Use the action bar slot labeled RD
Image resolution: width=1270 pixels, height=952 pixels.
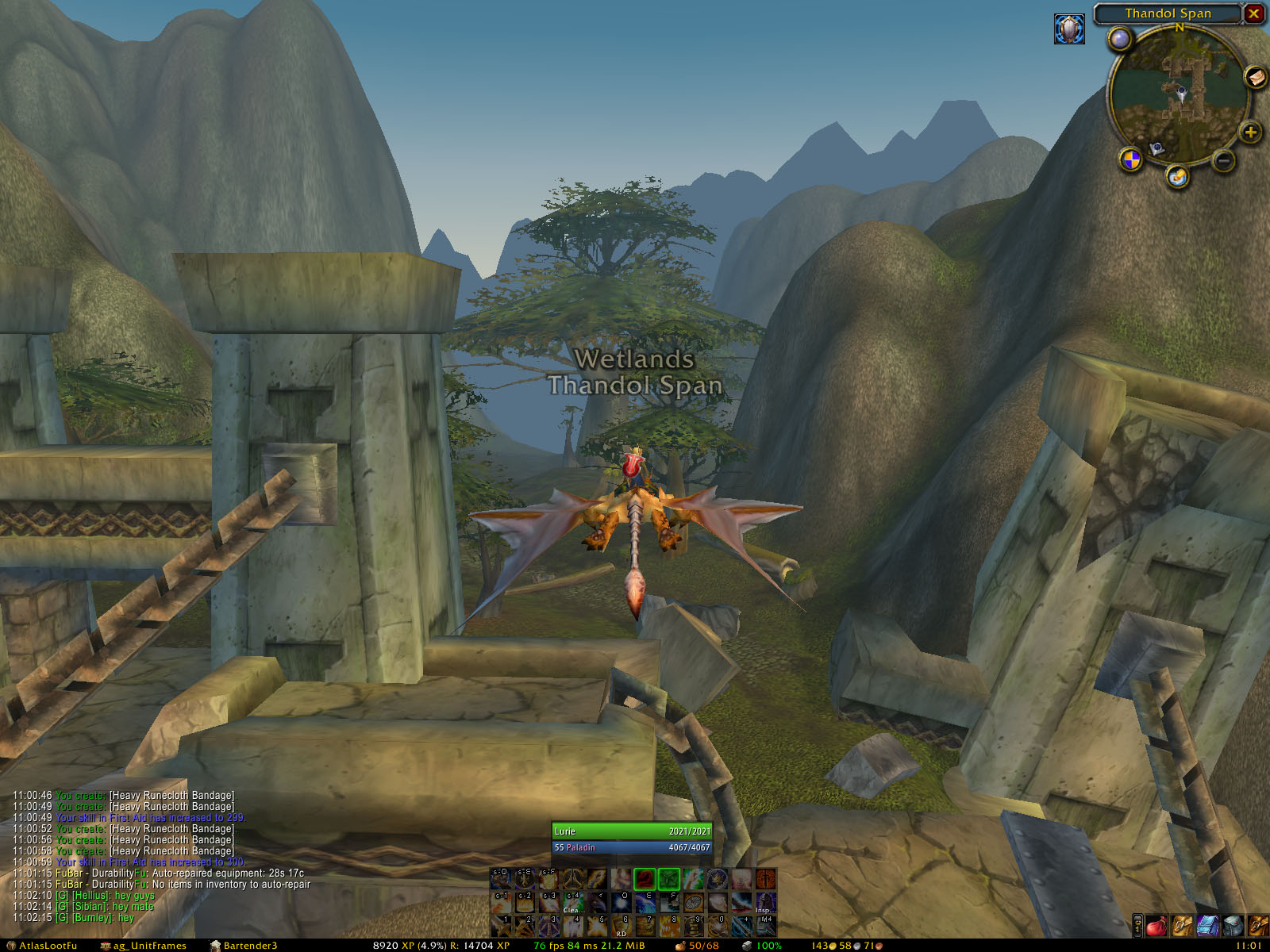click(x=622, y=925)
